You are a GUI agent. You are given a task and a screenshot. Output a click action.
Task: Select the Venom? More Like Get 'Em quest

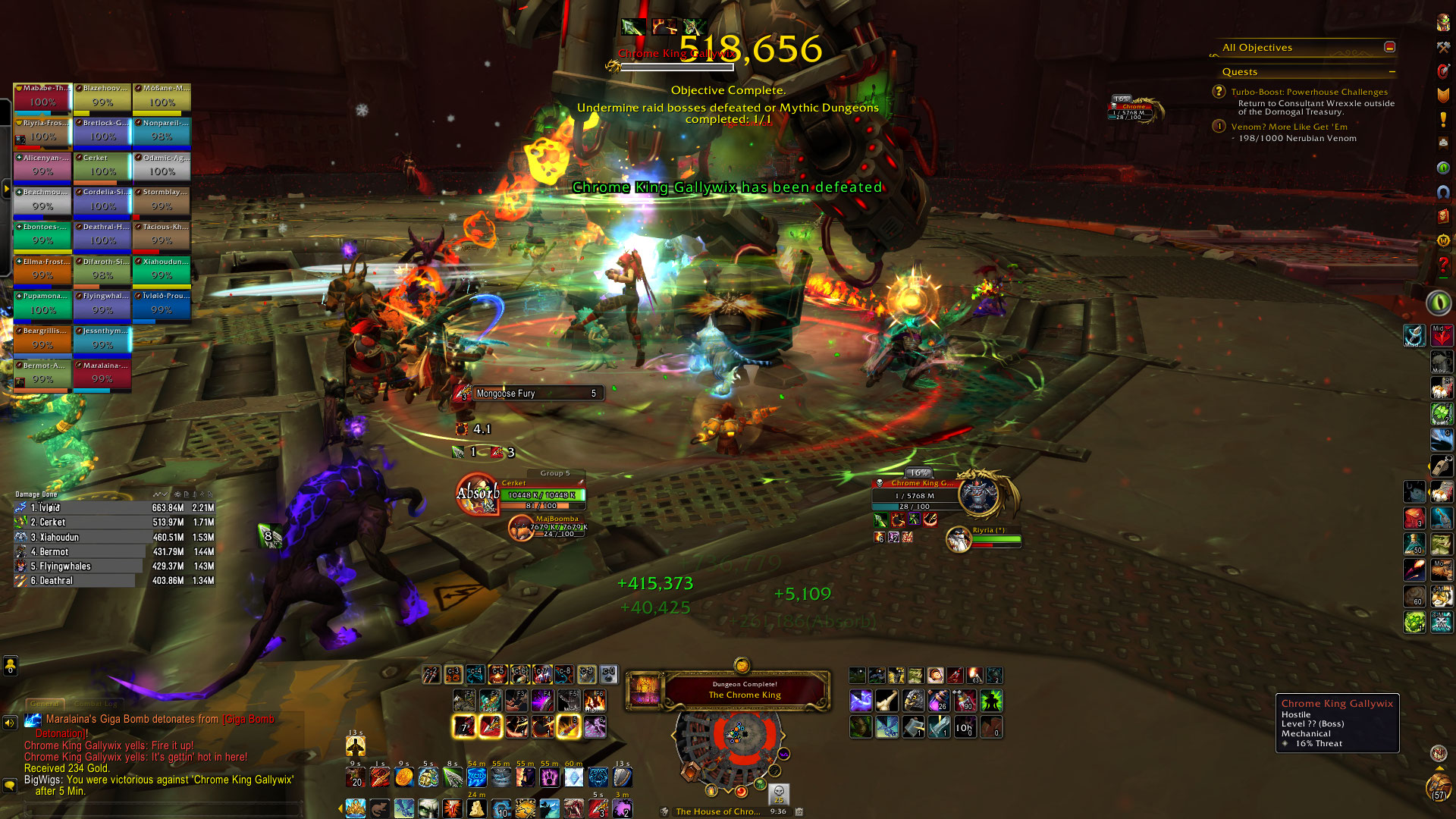pyautogui.click(x=1288, y=127)
